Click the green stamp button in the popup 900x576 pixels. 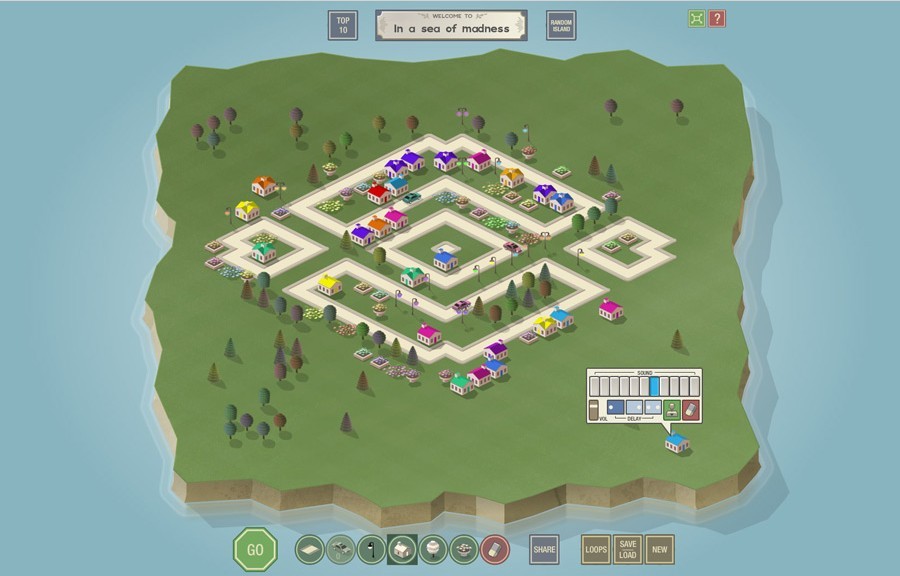coord(672,408)
